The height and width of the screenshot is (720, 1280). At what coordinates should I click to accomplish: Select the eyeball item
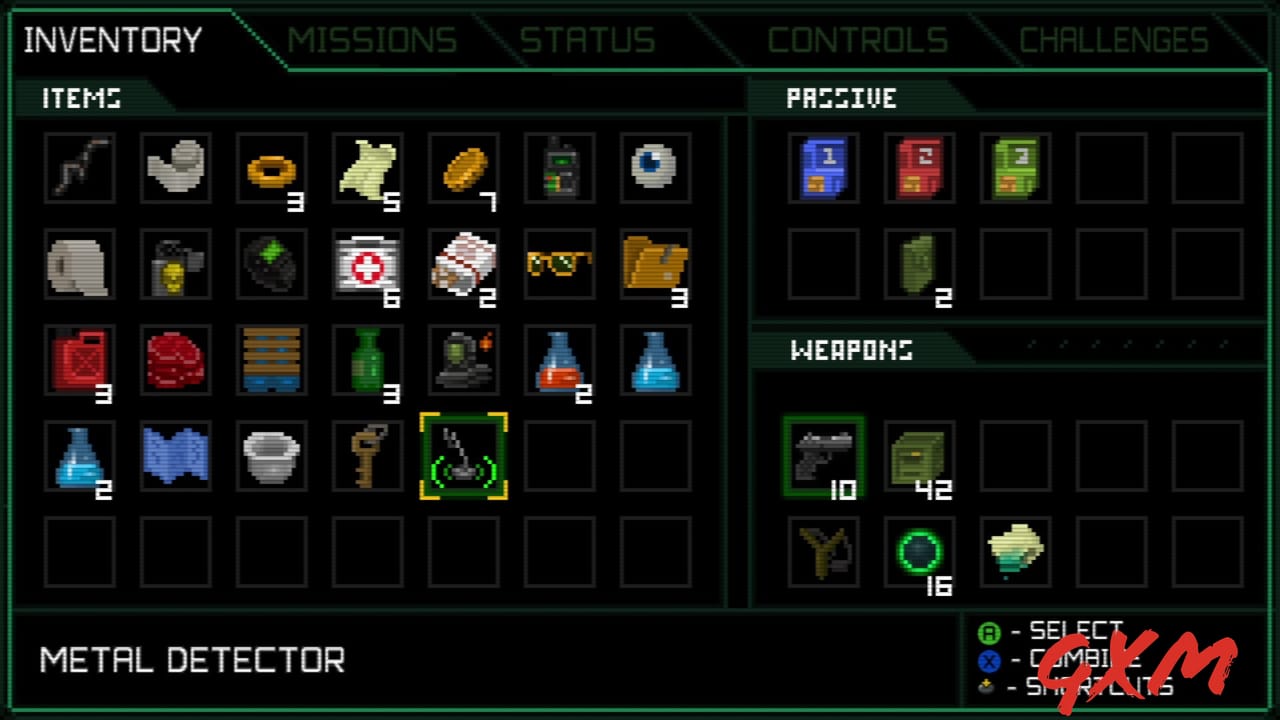tap(655, 168)
